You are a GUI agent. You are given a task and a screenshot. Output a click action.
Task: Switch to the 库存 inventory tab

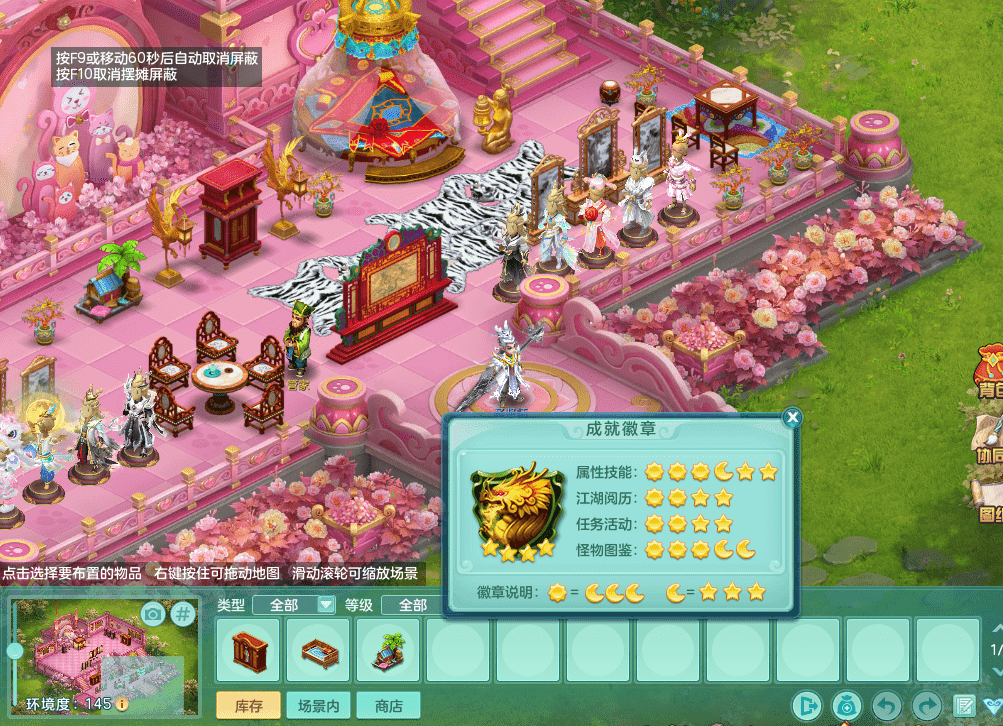[x=248, y=706]
